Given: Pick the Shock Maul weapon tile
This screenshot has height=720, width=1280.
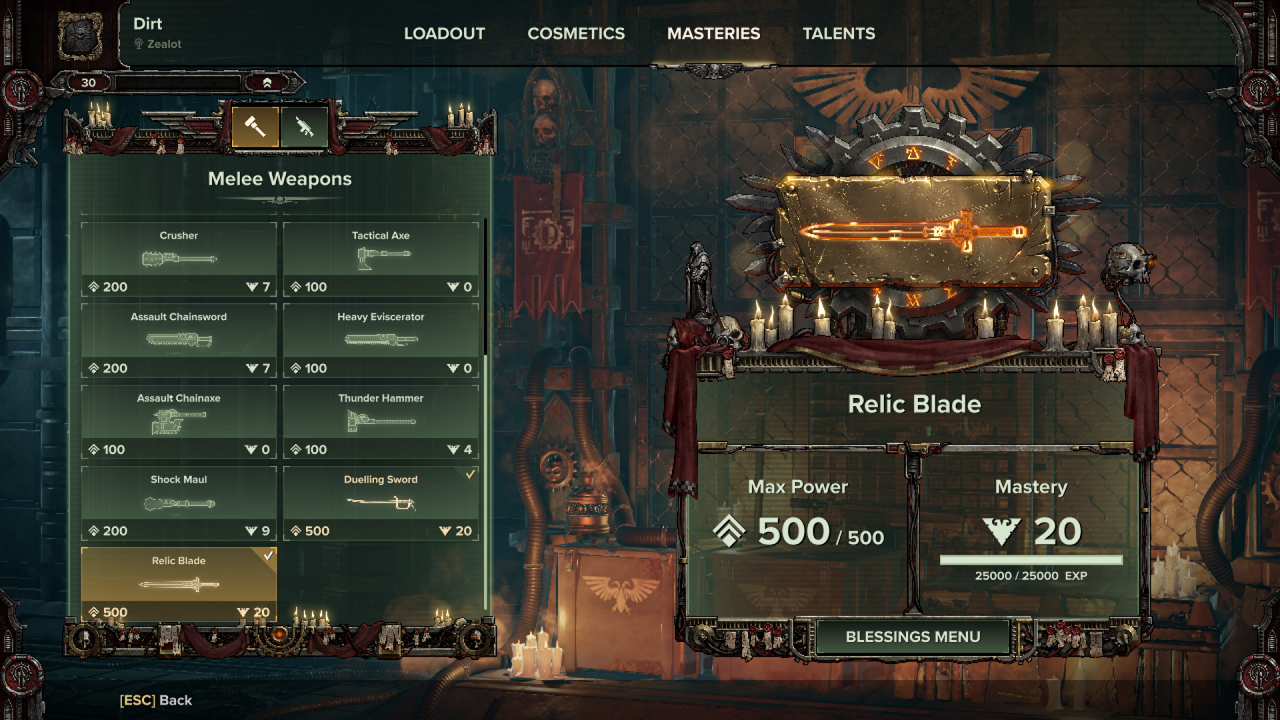Looking at the screenshot, I should (179, 503).
